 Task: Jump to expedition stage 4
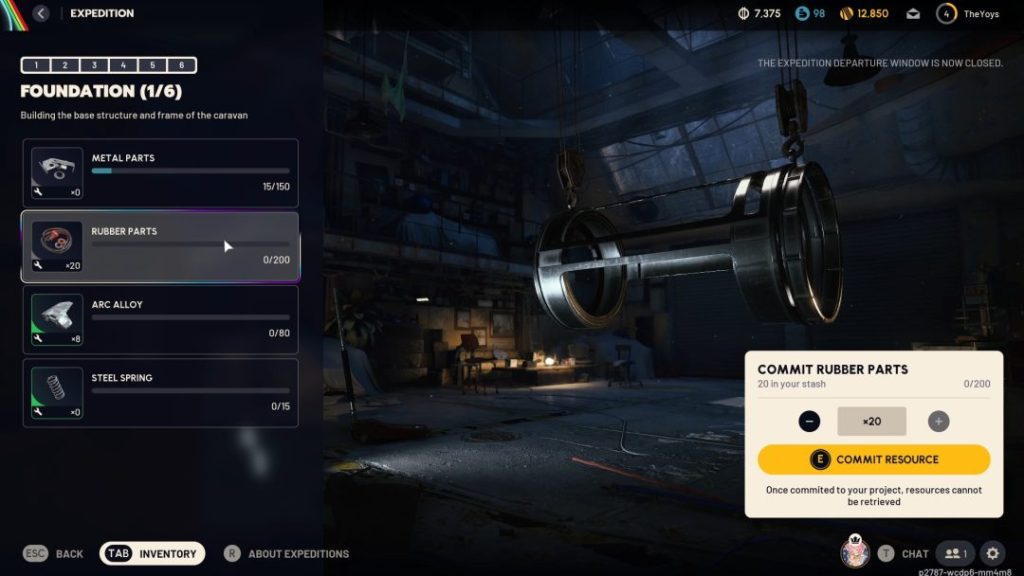pyautogui.click(x=123, y=65)
